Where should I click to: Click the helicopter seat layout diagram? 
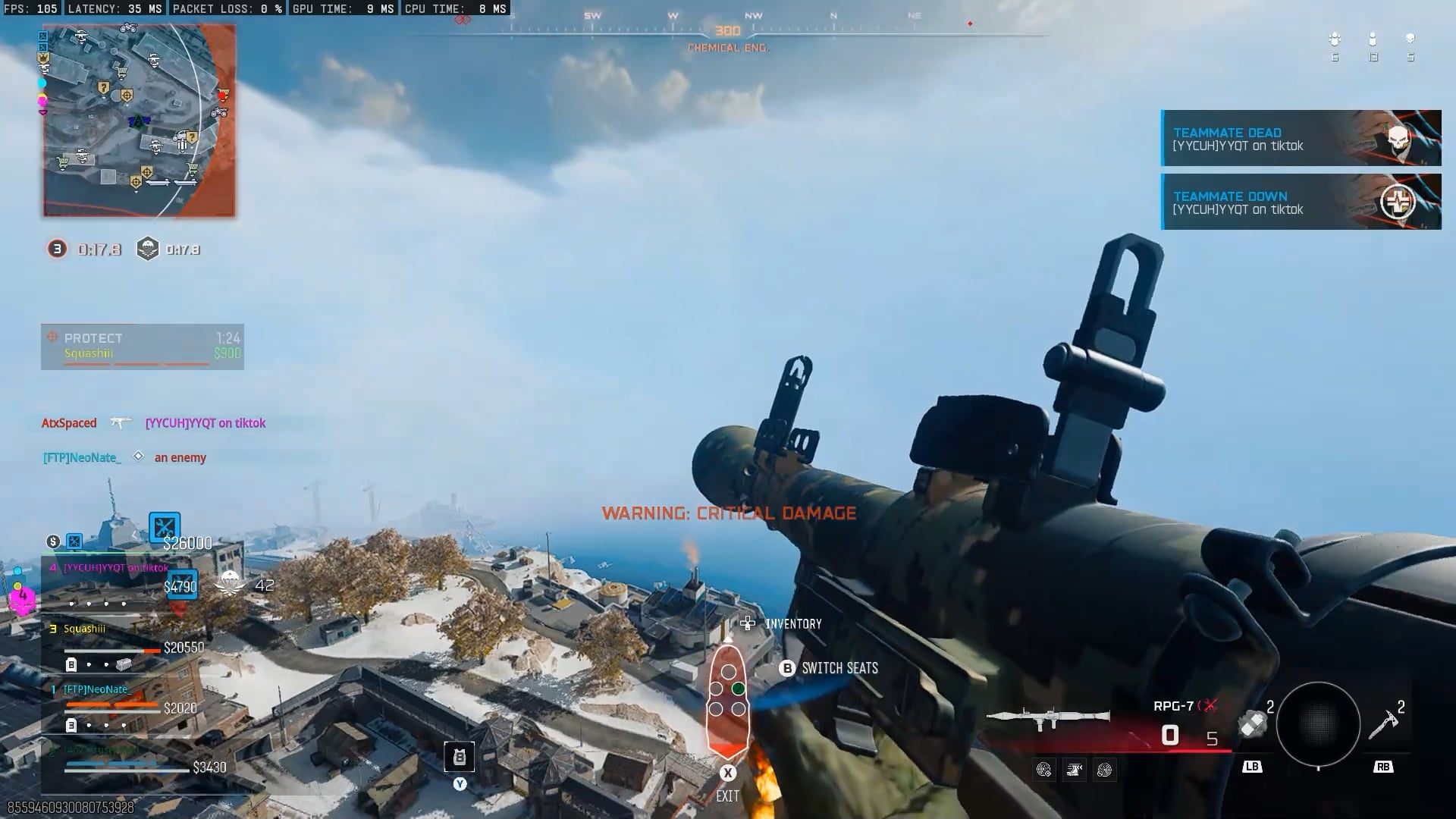coord(727,699)
